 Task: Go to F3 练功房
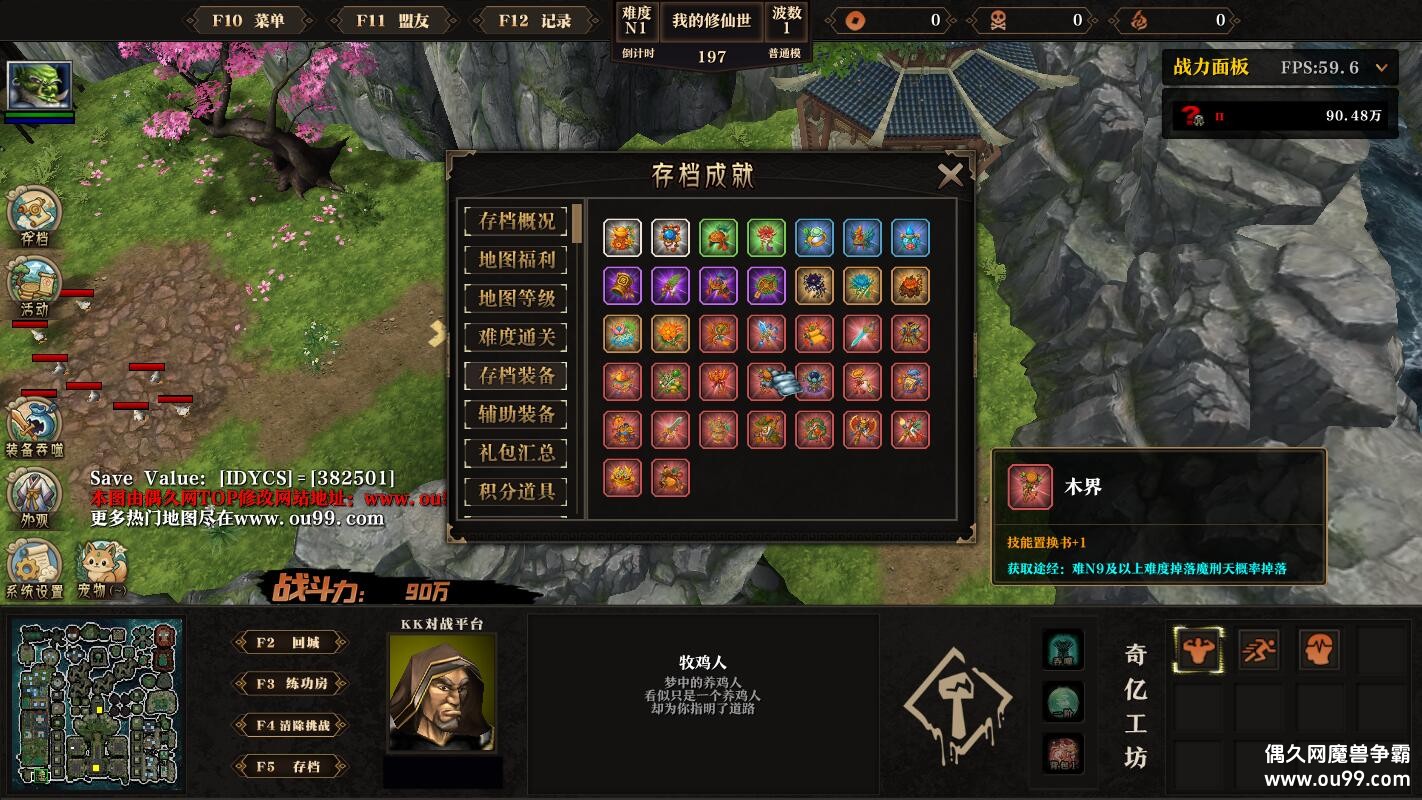pos(290,684)
